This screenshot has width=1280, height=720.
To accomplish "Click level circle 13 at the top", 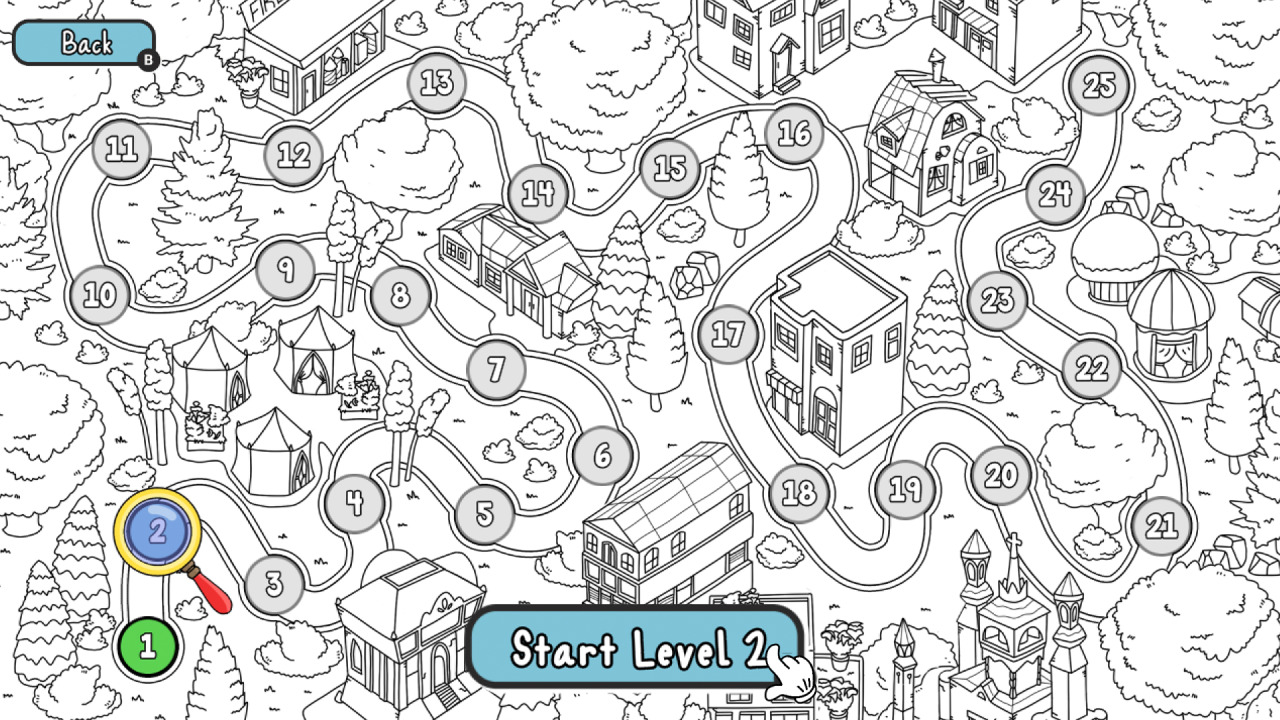I will (x=435, y=85).
